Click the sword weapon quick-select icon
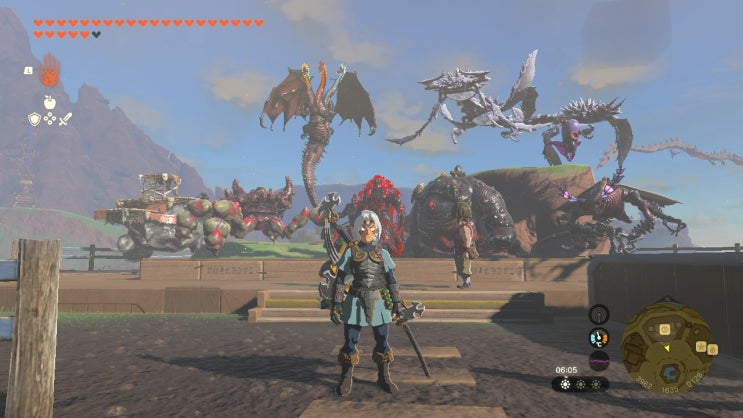 (x=65, y=119)
